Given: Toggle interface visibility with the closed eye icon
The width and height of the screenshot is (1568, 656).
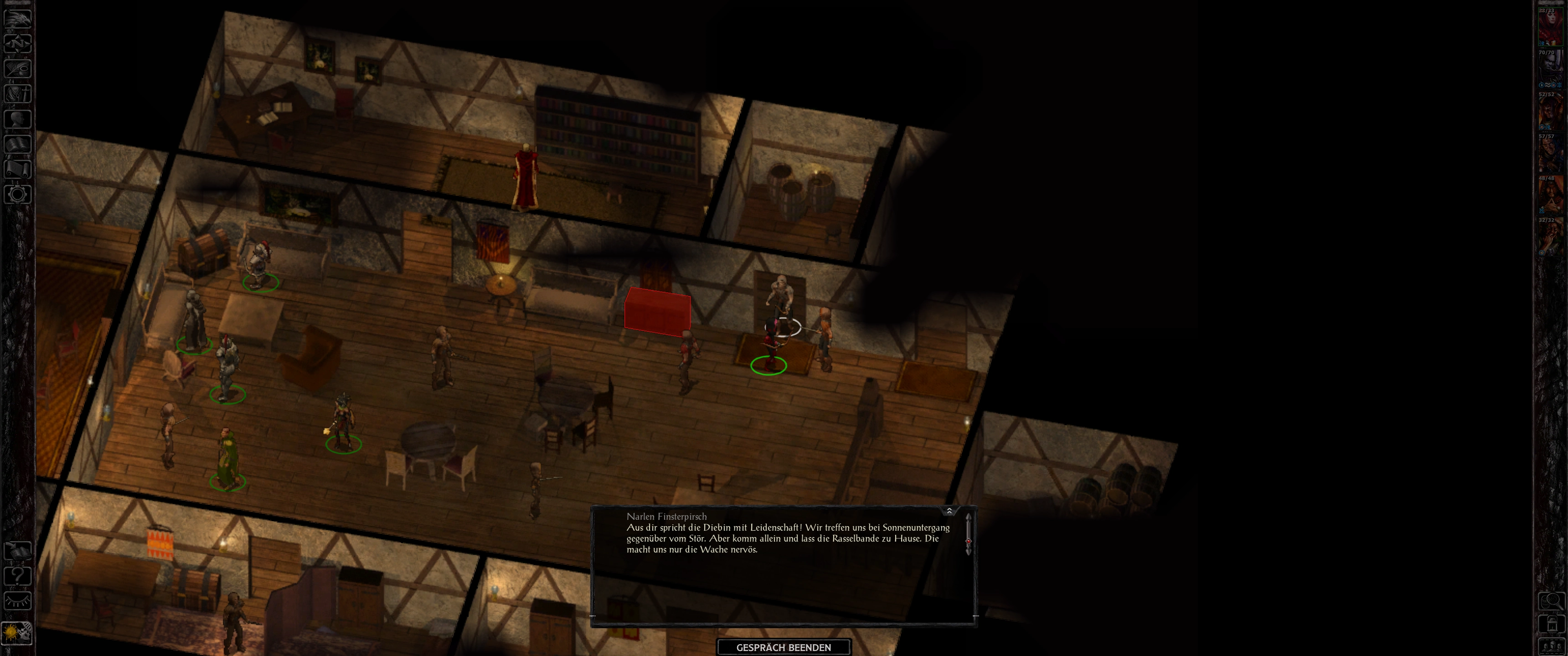Looking at the screenshot, I should point(17,601).
